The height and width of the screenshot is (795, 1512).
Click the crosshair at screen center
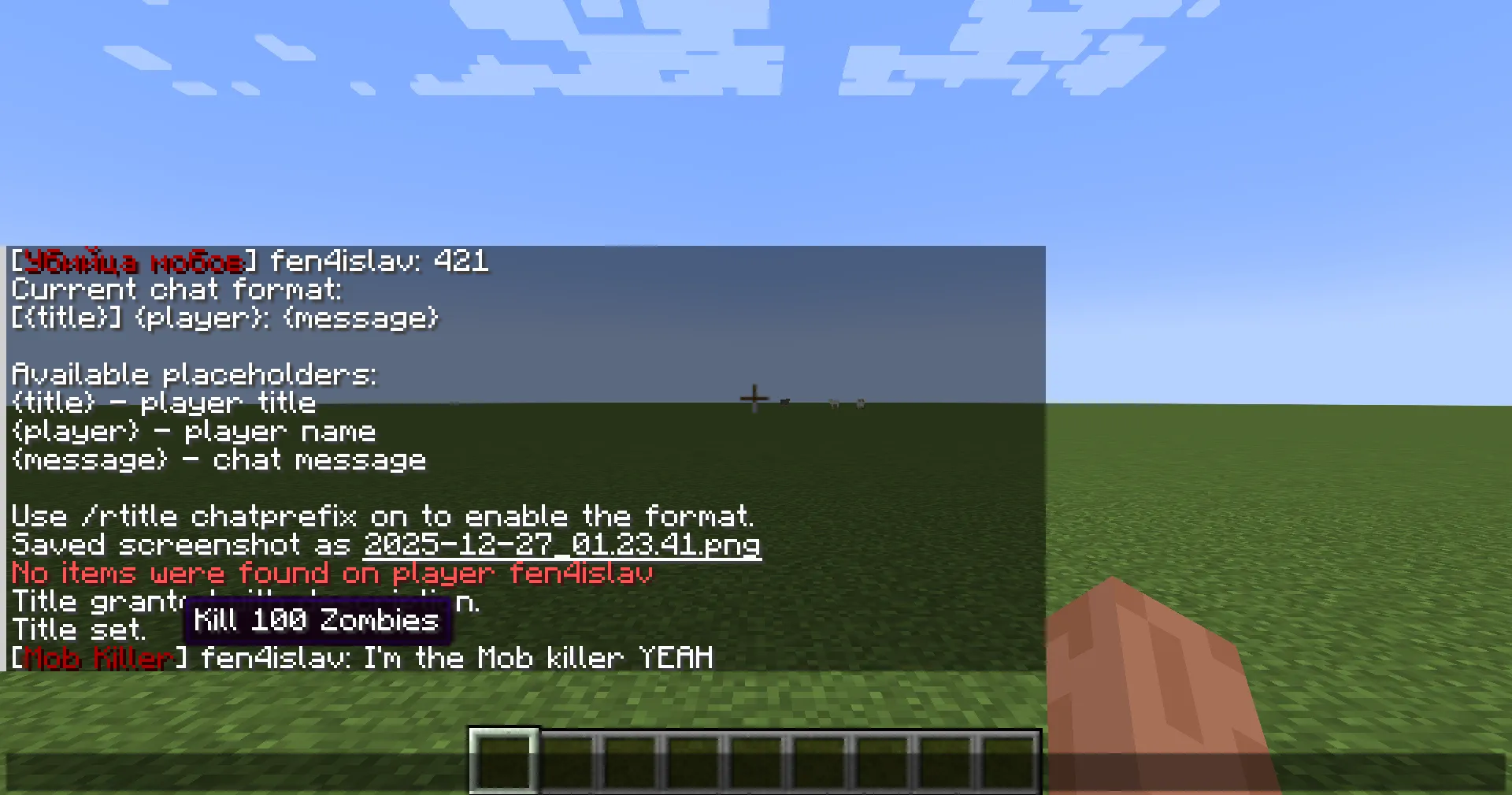click(754, 399)
